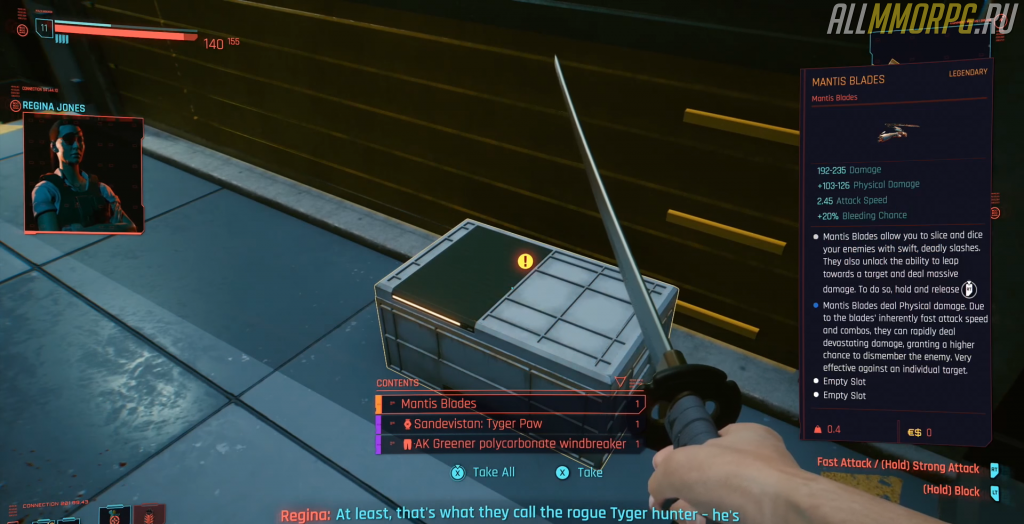This screenshot has height=524, width=1024.
Task: Pick the AK Greener polycarbonate windbreaker row
Action: [509, 444]
